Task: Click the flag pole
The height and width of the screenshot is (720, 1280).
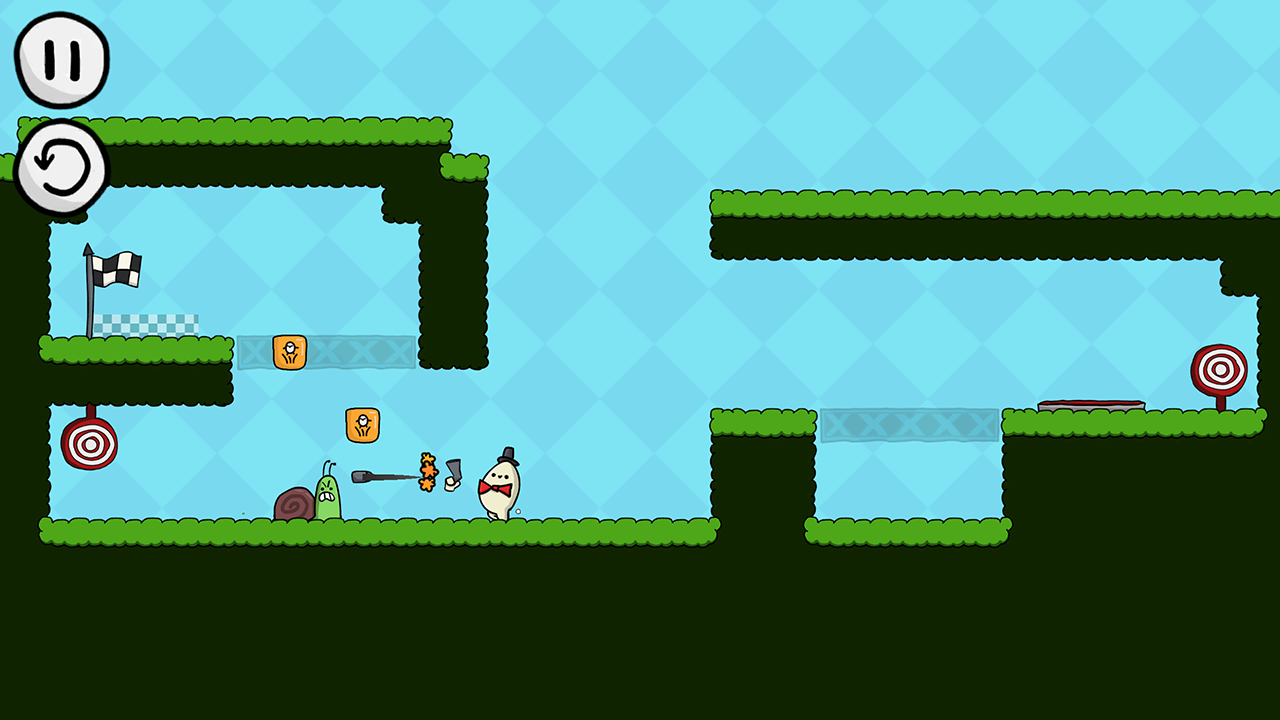Action: point(91,300)
